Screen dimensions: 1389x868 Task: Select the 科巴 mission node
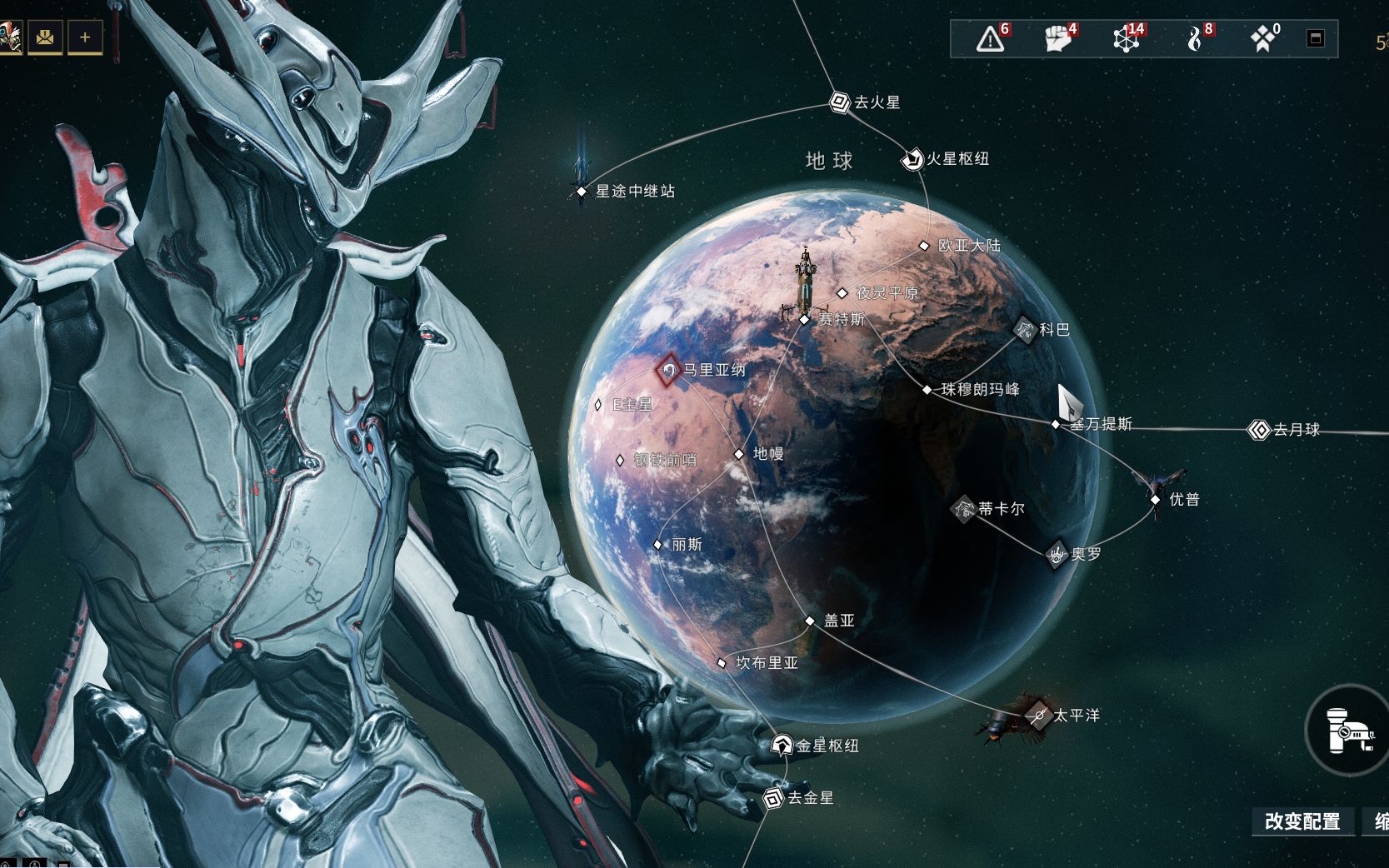tap(1026, 330)
